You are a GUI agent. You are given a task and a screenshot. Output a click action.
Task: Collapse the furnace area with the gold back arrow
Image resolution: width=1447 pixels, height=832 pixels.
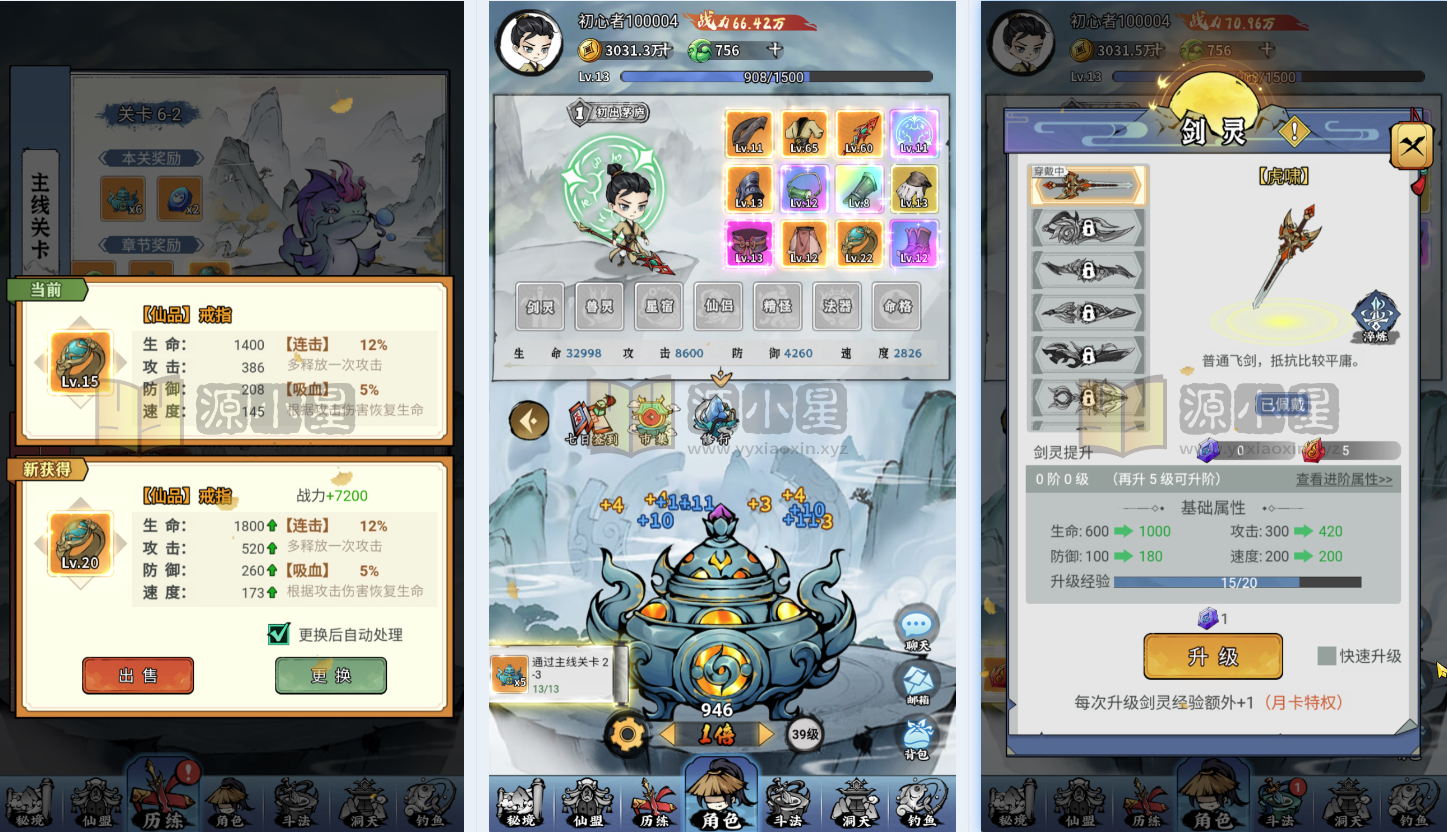[529, 420]
